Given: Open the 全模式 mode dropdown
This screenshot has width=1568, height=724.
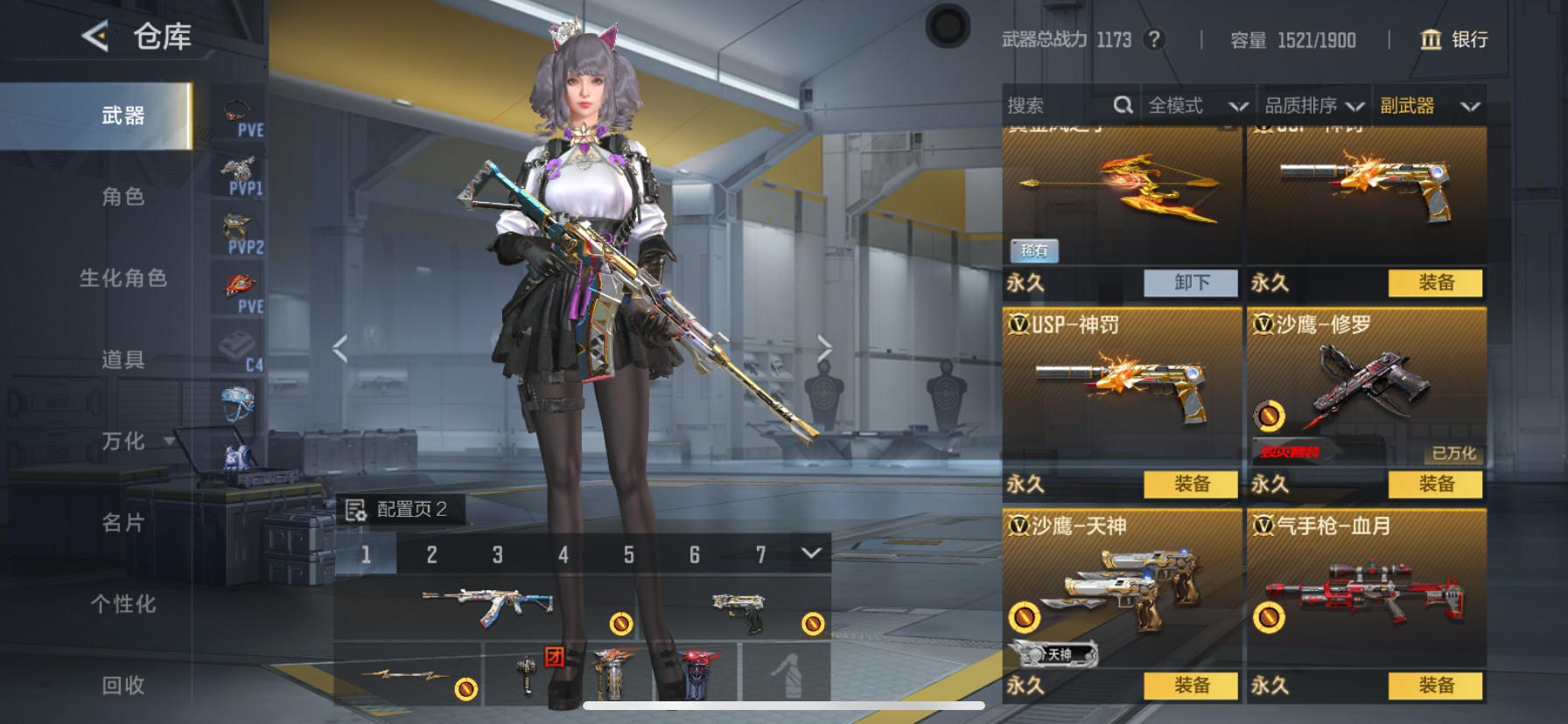Looking at the screenshot, I should tap(1196, 106).
